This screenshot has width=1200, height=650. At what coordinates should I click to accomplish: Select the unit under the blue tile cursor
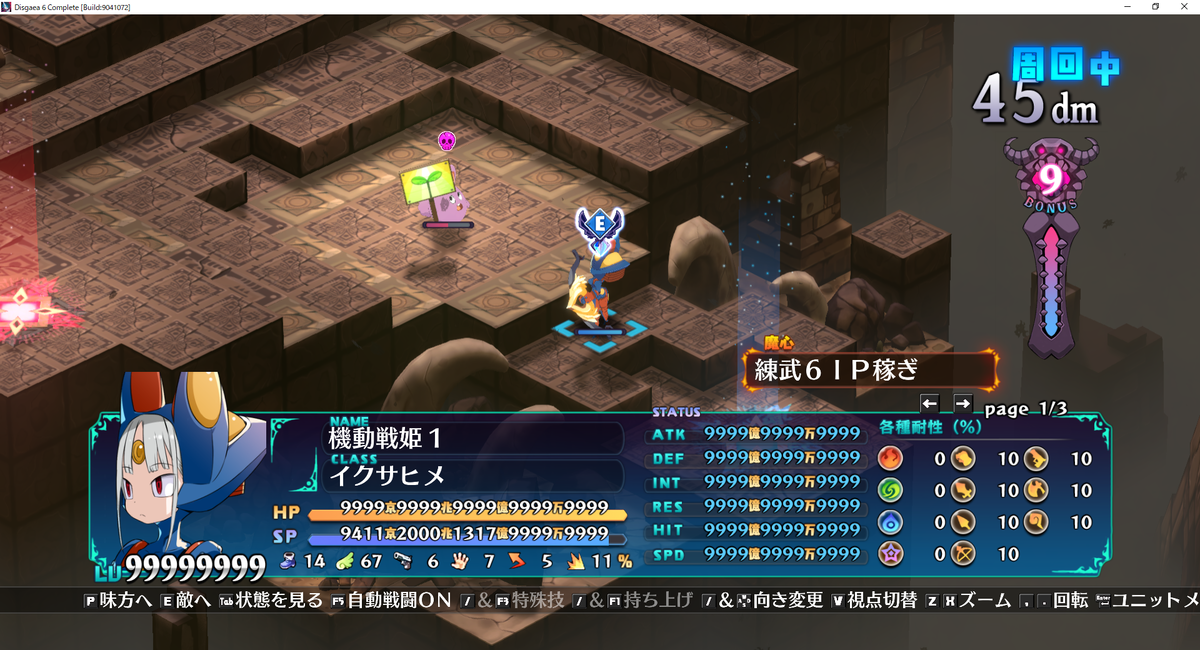point(599,290)
